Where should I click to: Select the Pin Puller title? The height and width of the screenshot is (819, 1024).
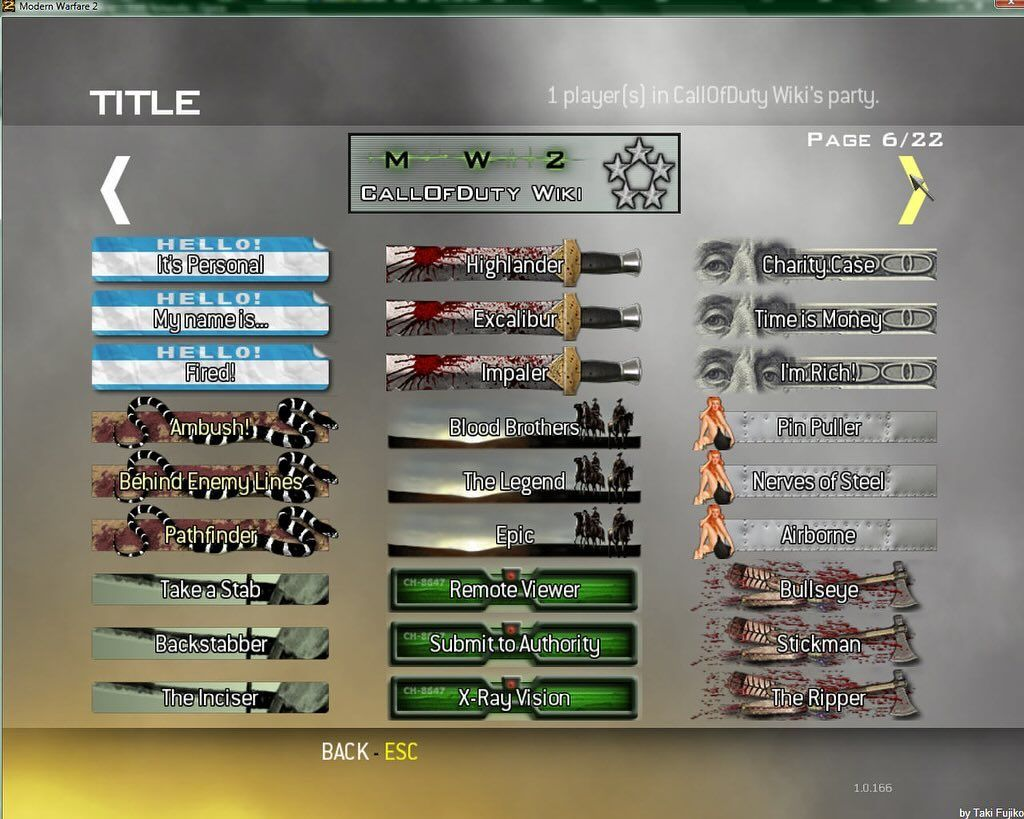(818, 427)
